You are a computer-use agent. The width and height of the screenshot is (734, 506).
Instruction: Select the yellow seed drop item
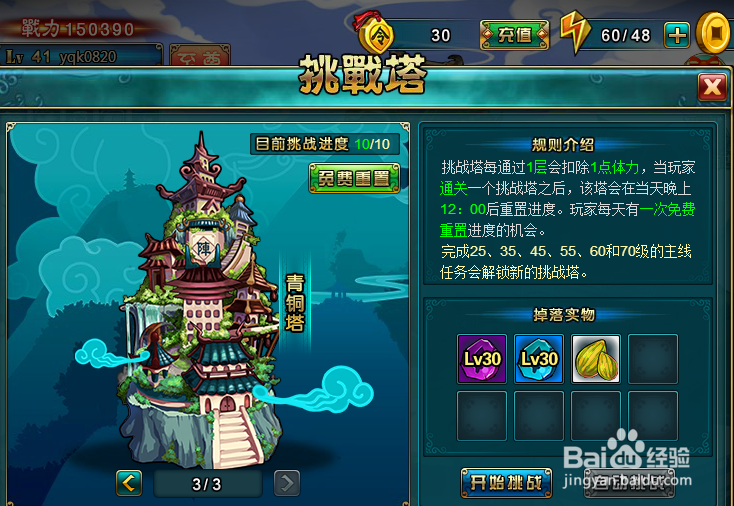coord(596,359)
